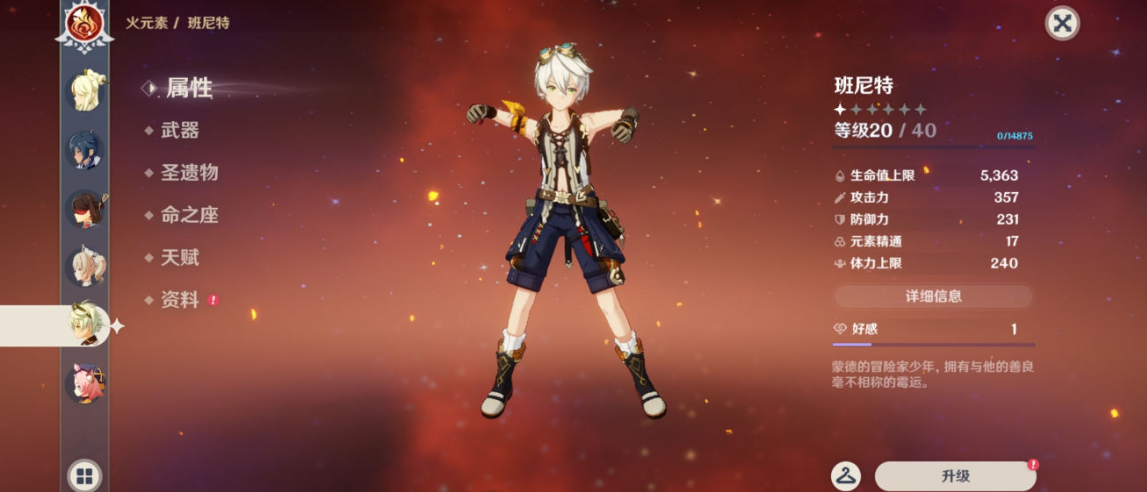Select the pink-haired character portrait
Image resolution: width=1147 pixels, height=492 pixels.
(x=84, y=383)
